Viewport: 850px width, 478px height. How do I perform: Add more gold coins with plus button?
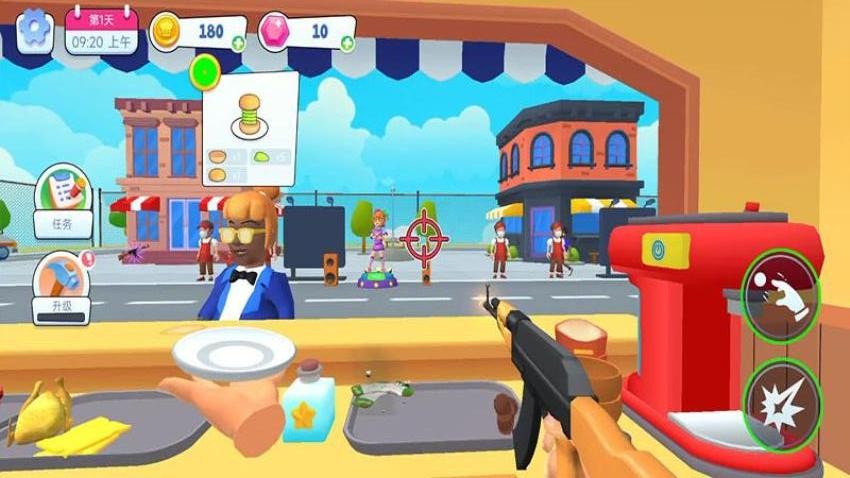pos(238,43)
